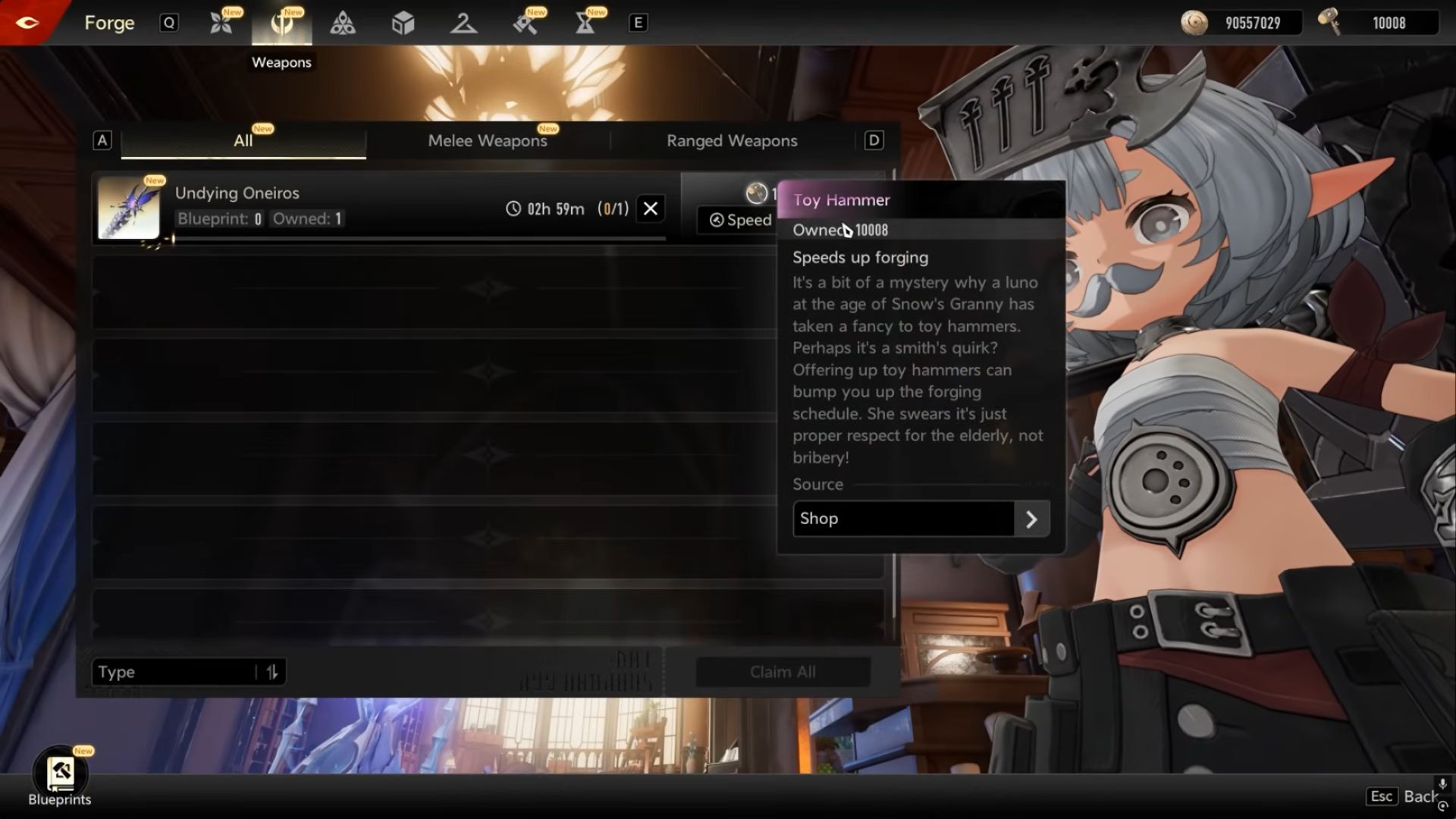Click the Toy Hammer counter top right
Screen dimensions: 1456x819
[x=1380, y=23]
